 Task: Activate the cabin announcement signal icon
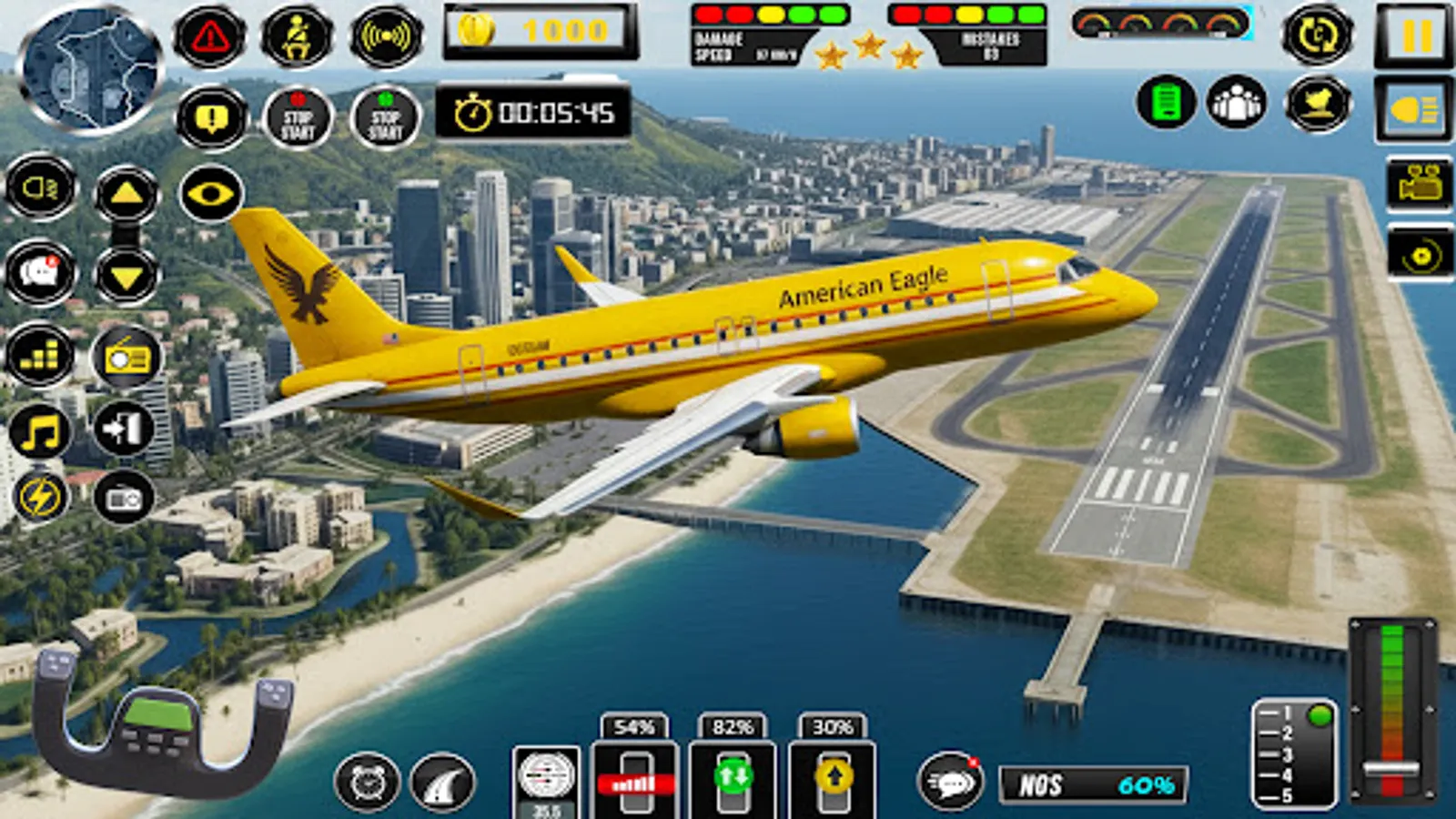click(x=386, y=36)
